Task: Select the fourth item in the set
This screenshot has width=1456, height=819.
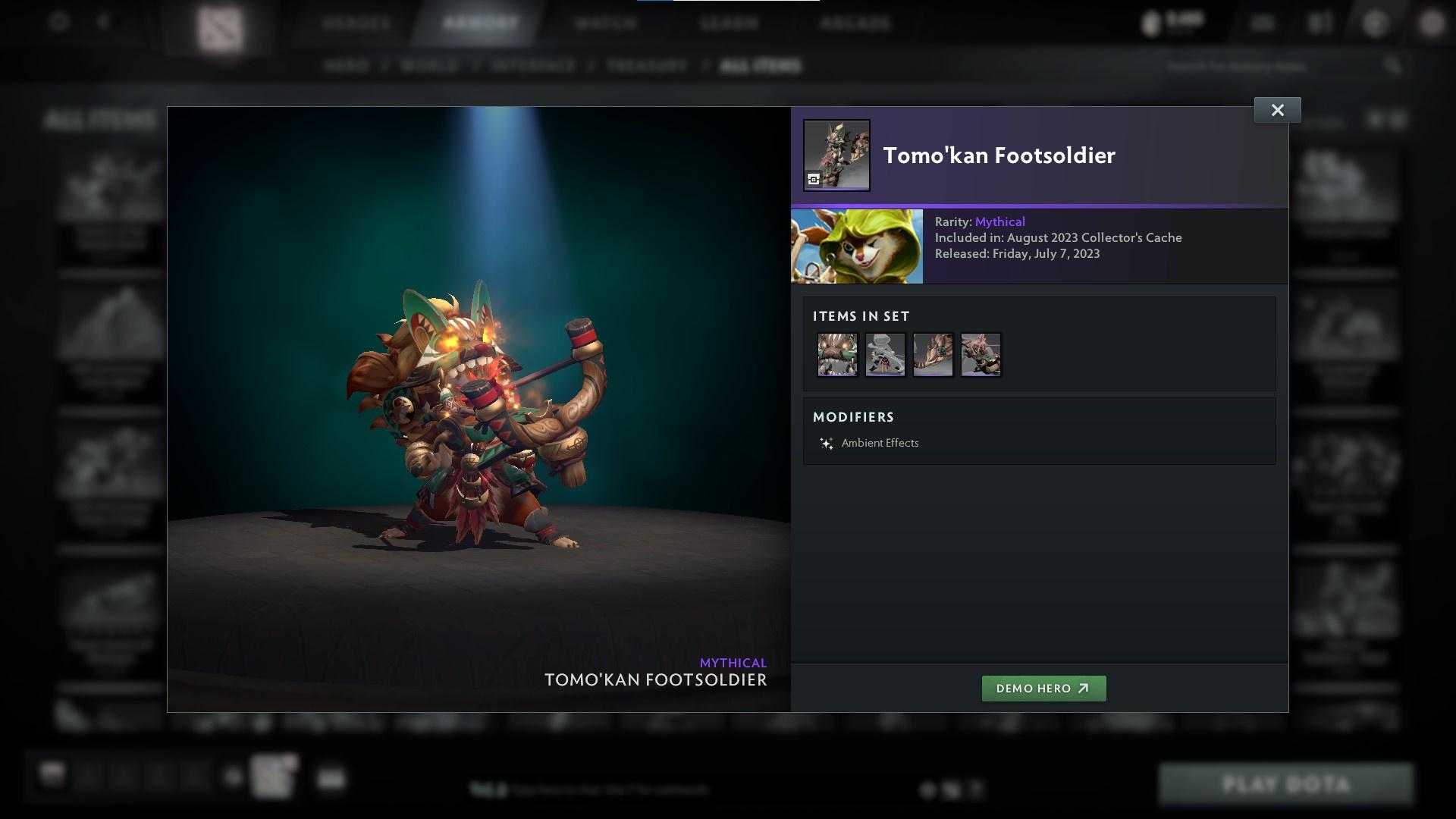Action: [981, 354]
